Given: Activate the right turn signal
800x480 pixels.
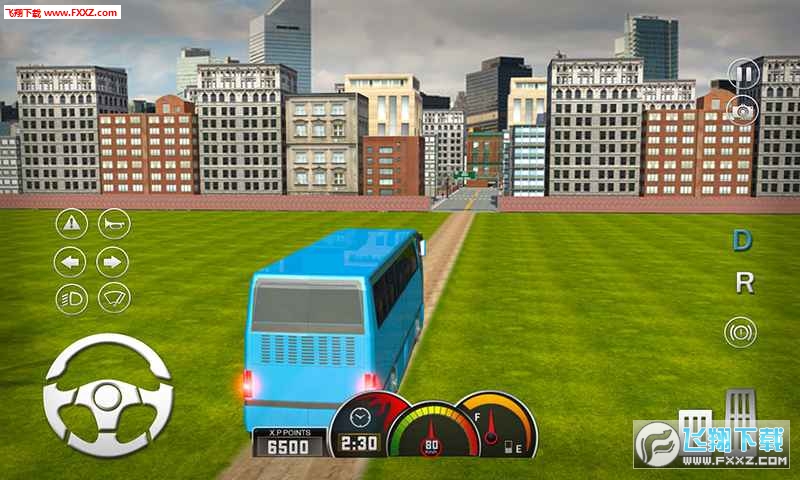Looking at the screenshot, I should pyautogui.click(x=113, y=262).
